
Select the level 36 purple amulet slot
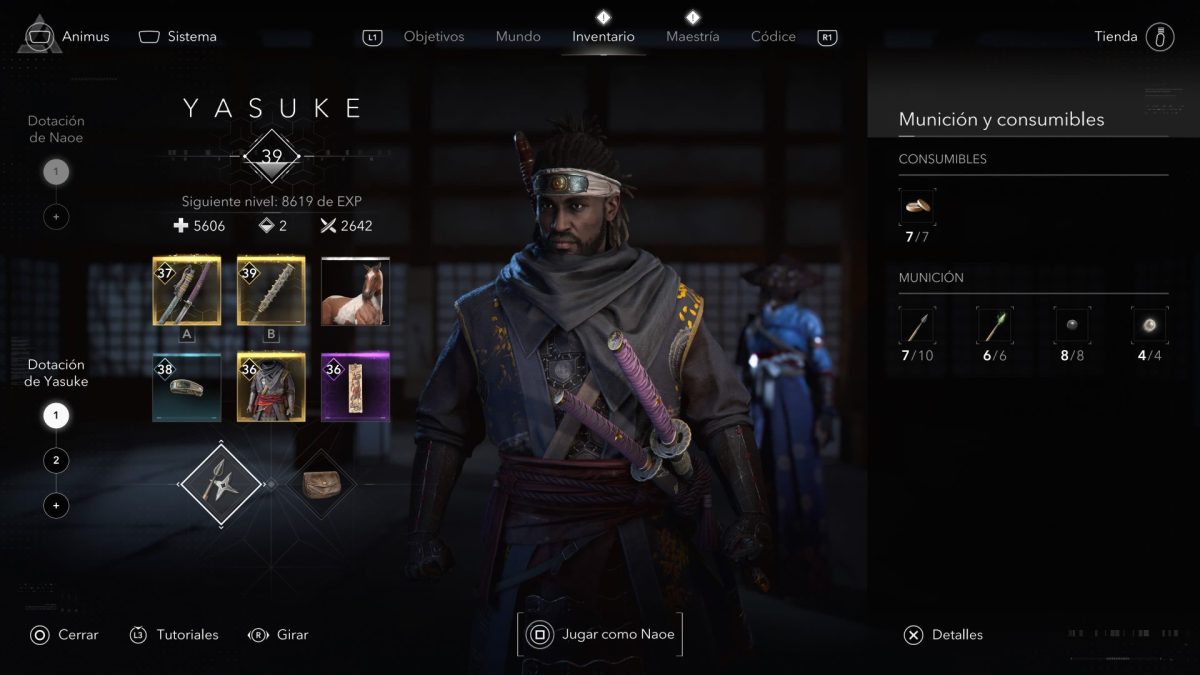point(355,387)
